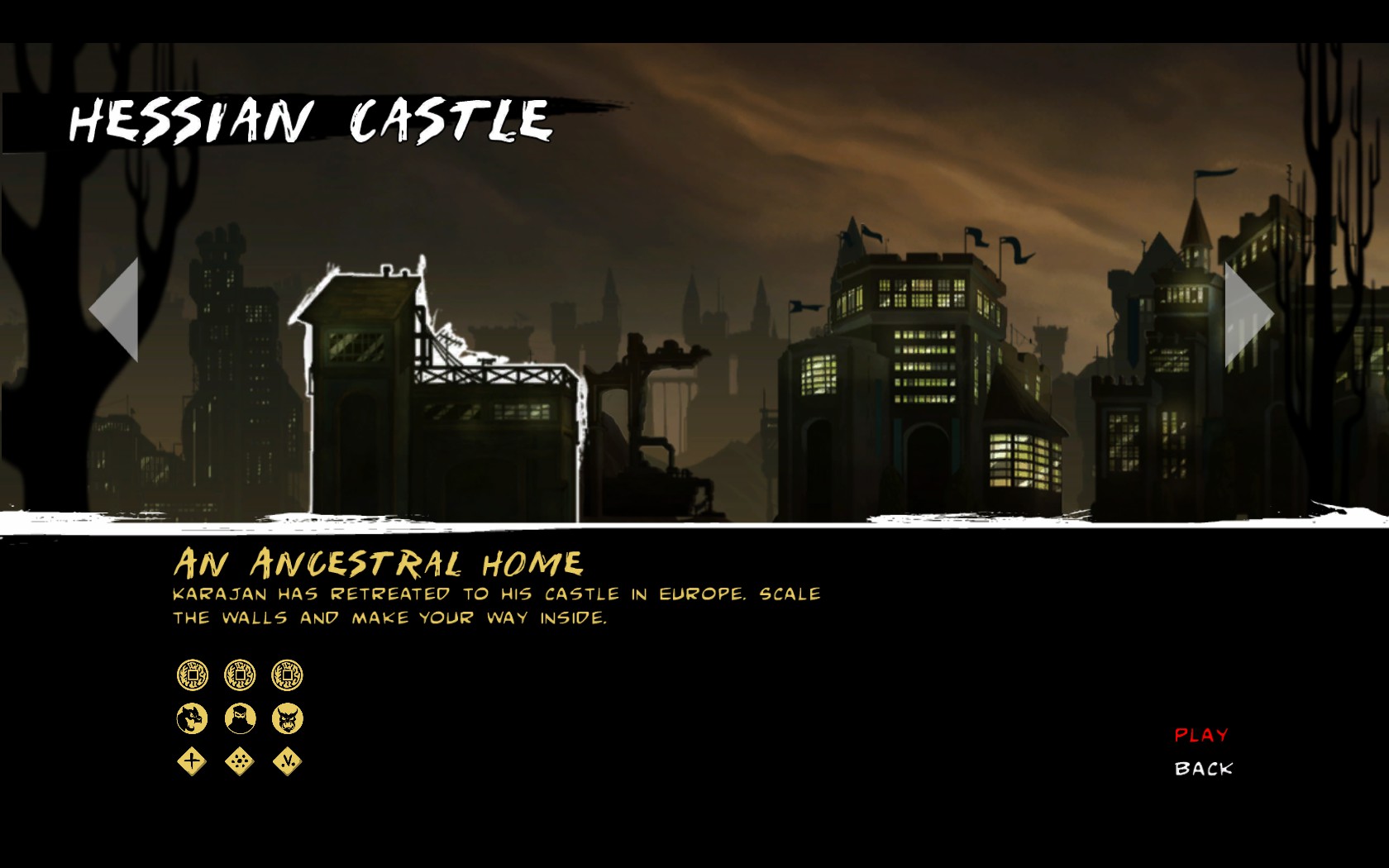Click the diamond icon with V mark
1389x868 pixels.
(288, 761)
